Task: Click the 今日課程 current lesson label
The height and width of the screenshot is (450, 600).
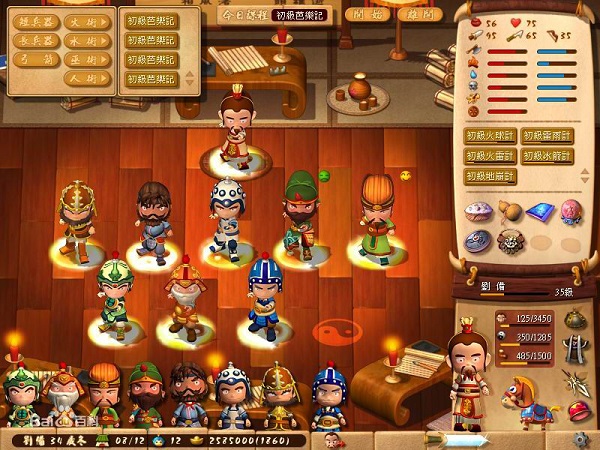Action: [244, 15]
